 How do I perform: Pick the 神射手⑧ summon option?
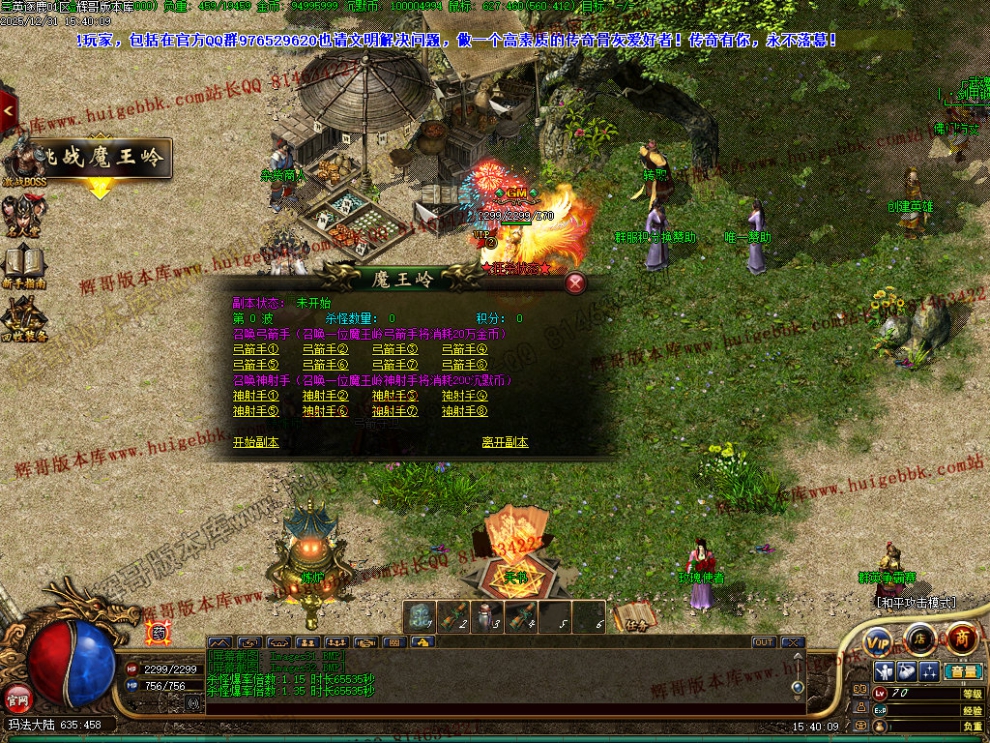click(x=464, y=411)
